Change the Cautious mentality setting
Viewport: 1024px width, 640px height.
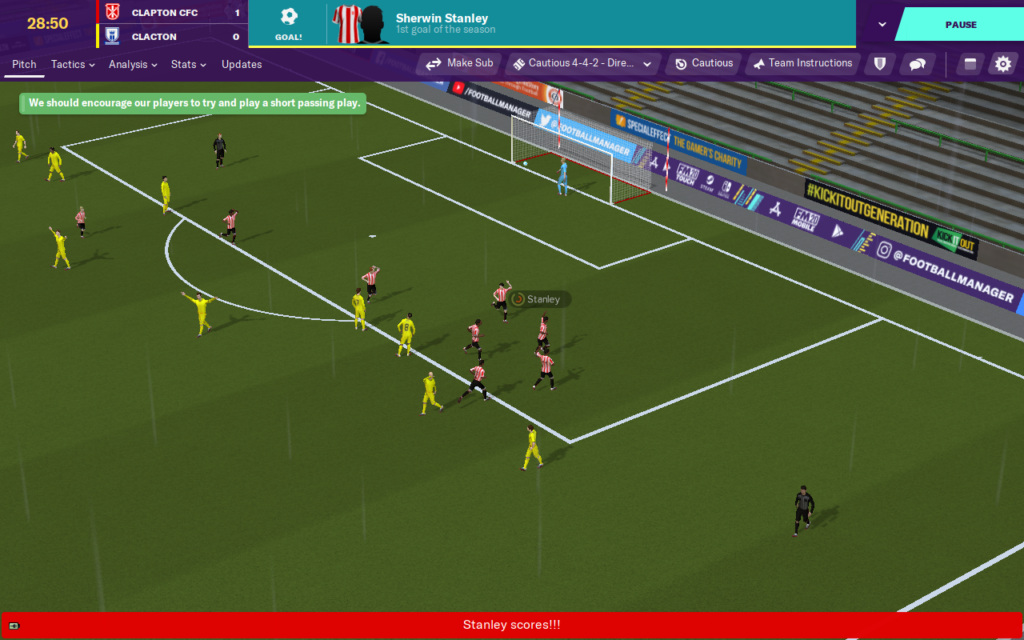pos(703,63)
